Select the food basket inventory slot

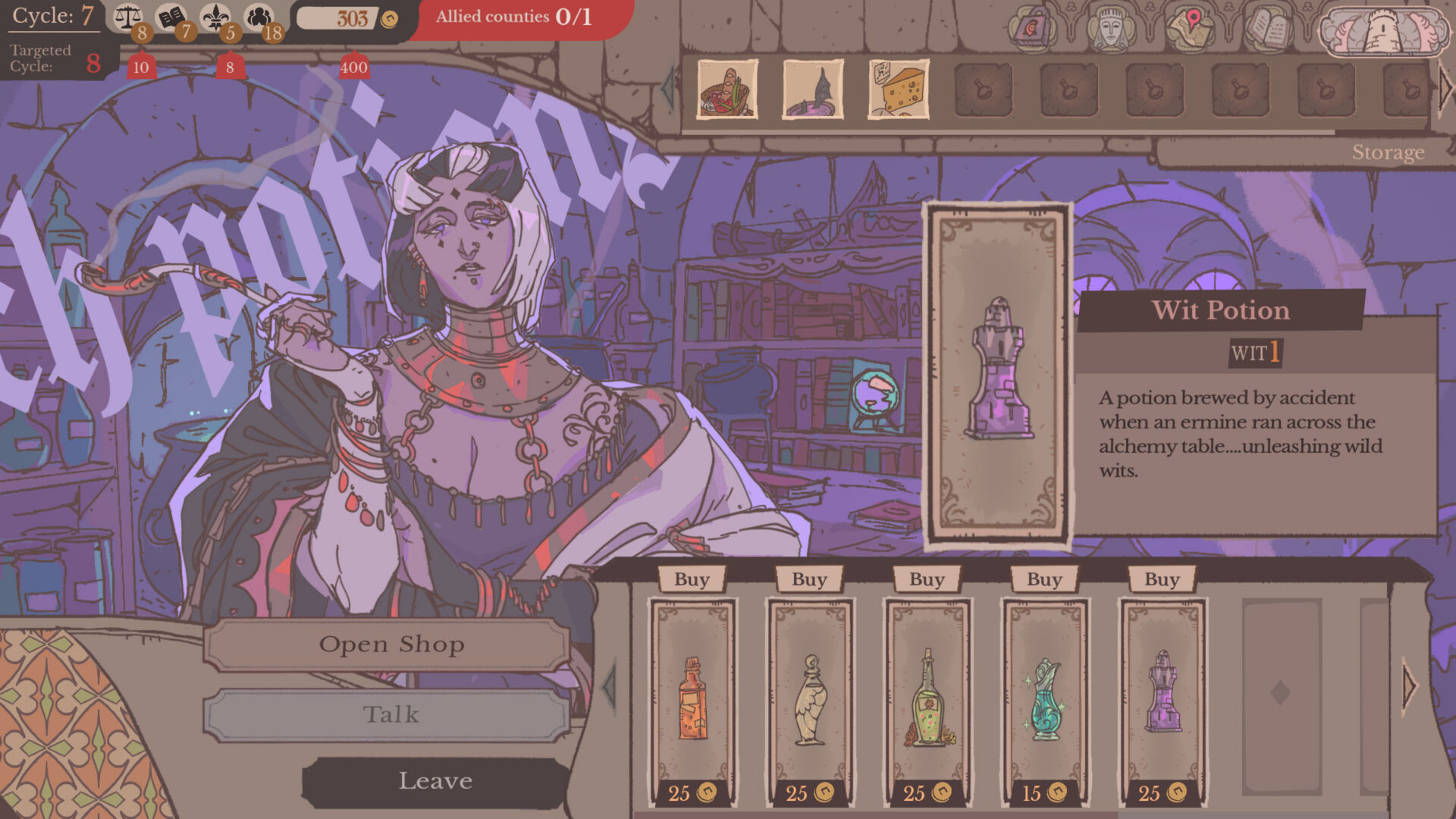click(x=727, y=90)
